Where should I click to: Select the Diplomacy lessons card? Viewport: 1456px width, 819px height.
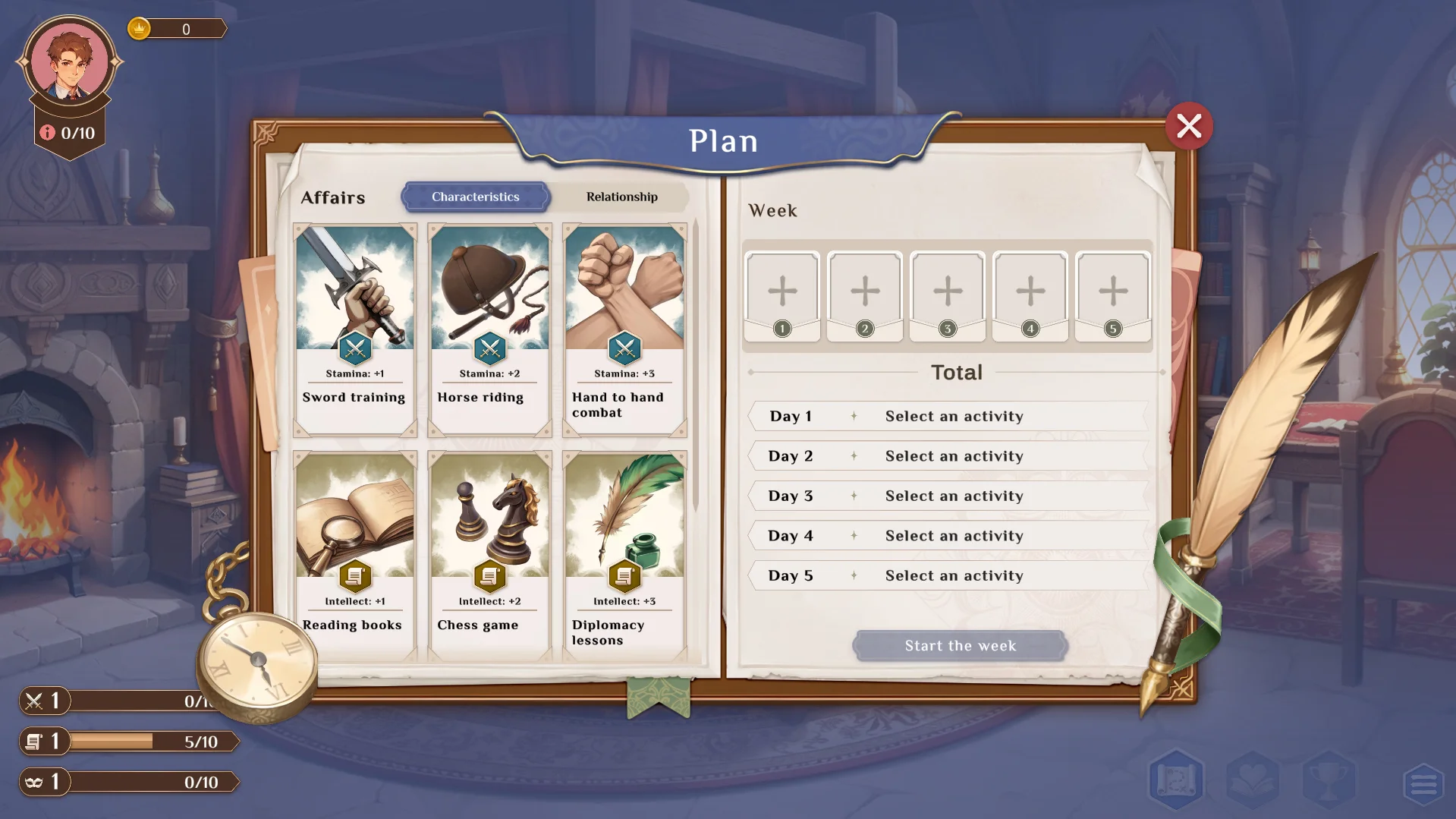tap(624, 554)
